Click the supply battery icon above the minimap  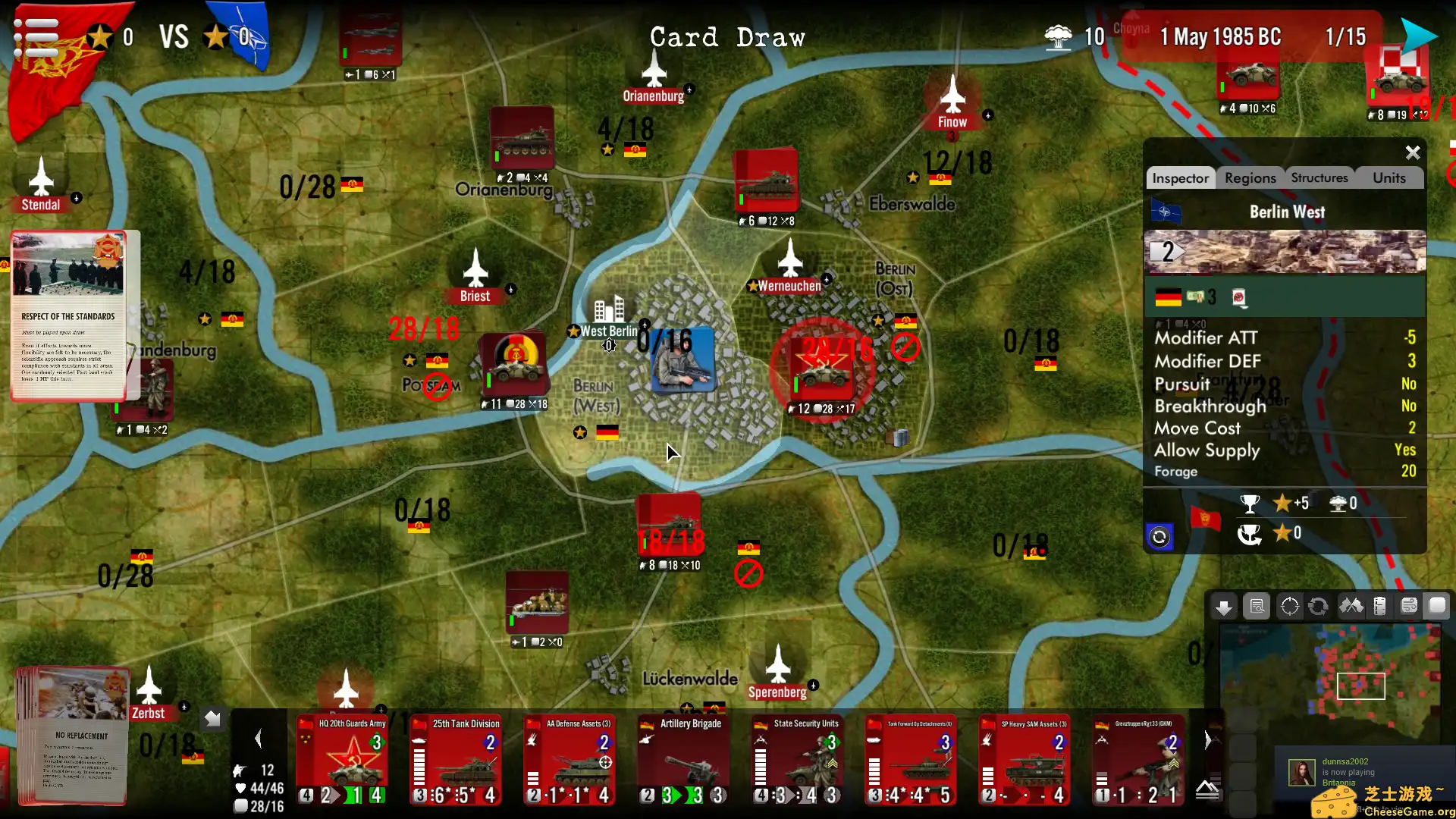[x=1381, y=606]
